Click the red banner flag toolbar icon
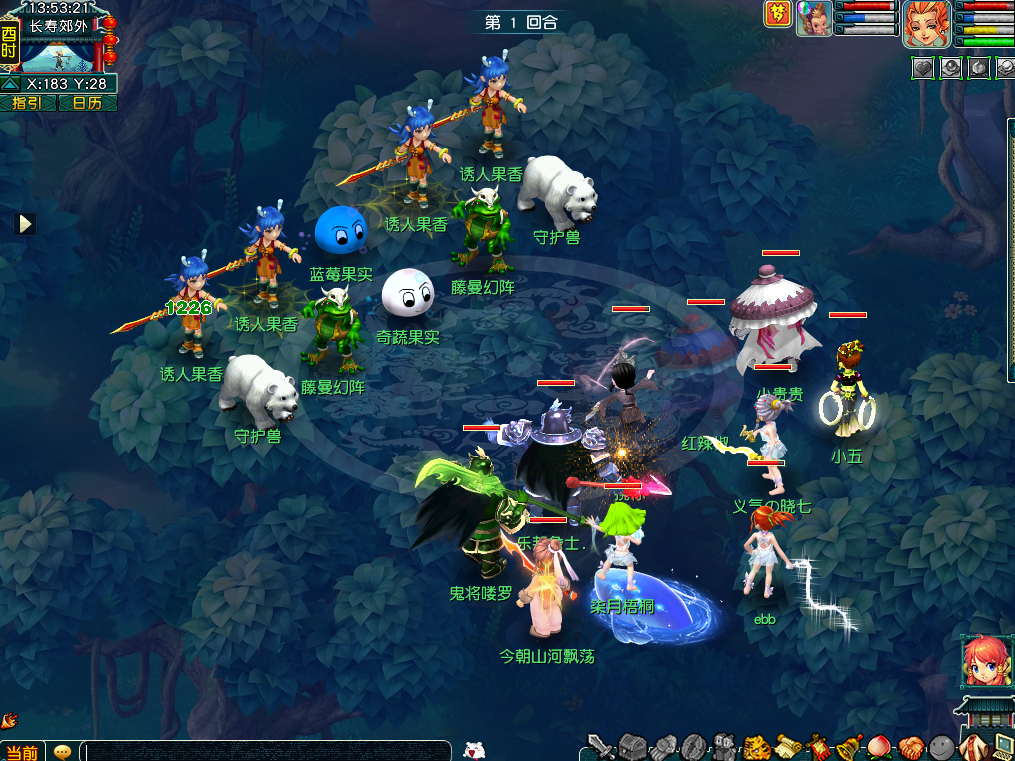 (x=818, y=746)
